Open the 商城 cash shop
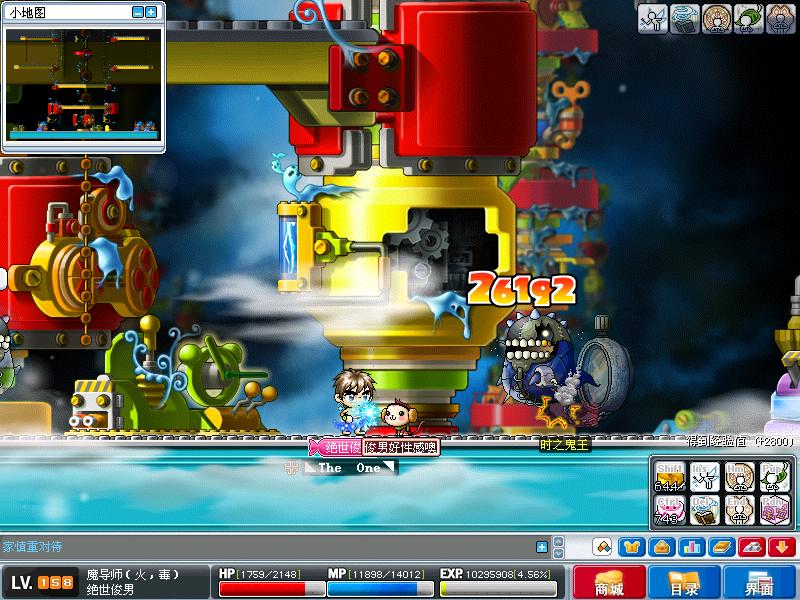This screenshot has width=800, height=600. tap(609, 582)
